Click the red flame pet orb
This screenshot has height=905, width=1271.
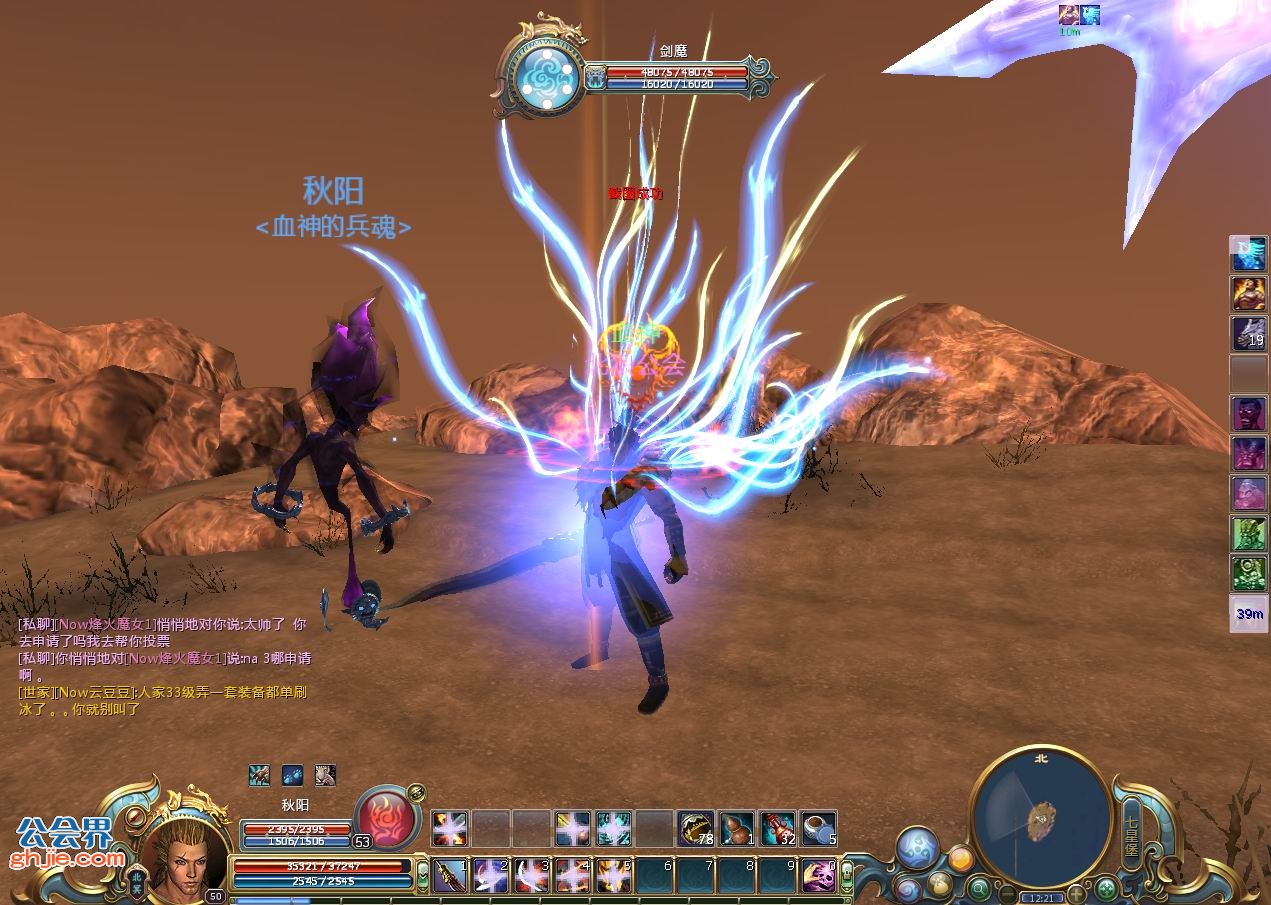(x=386, y=818)
